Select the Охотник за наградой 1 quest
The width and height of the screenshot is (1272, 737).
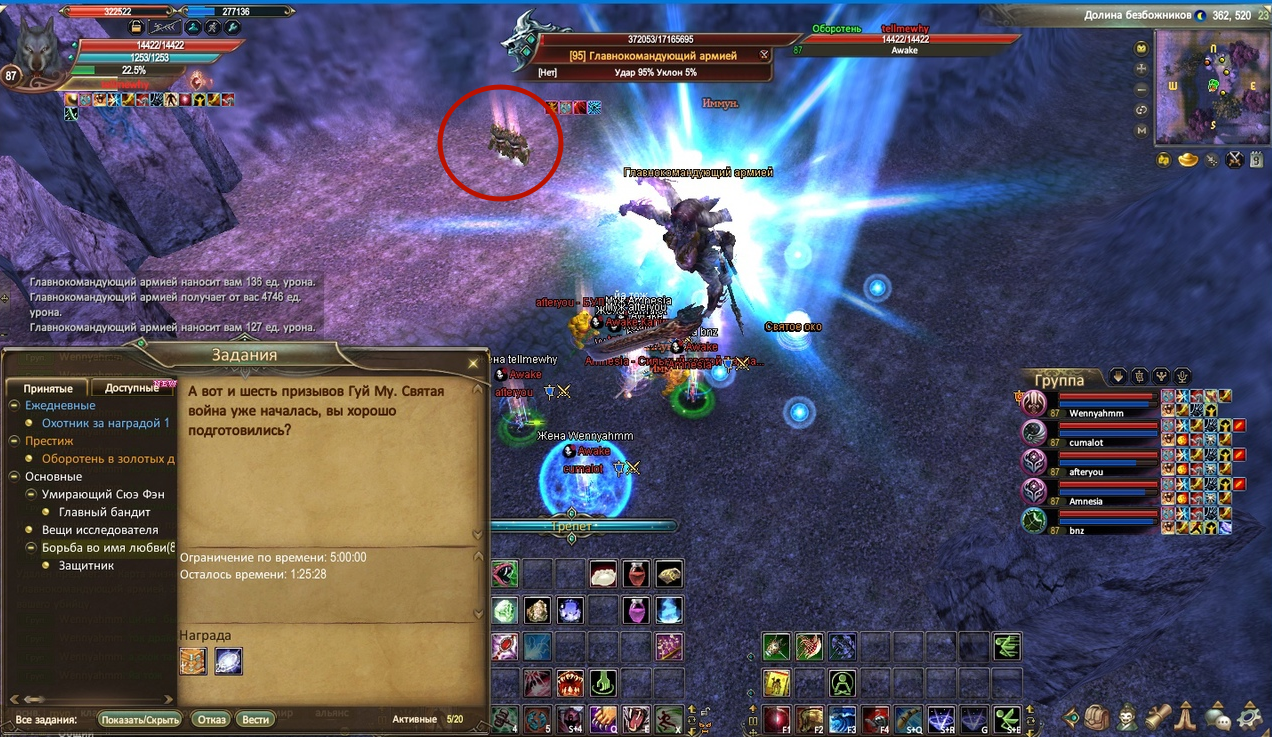[105, 423]
